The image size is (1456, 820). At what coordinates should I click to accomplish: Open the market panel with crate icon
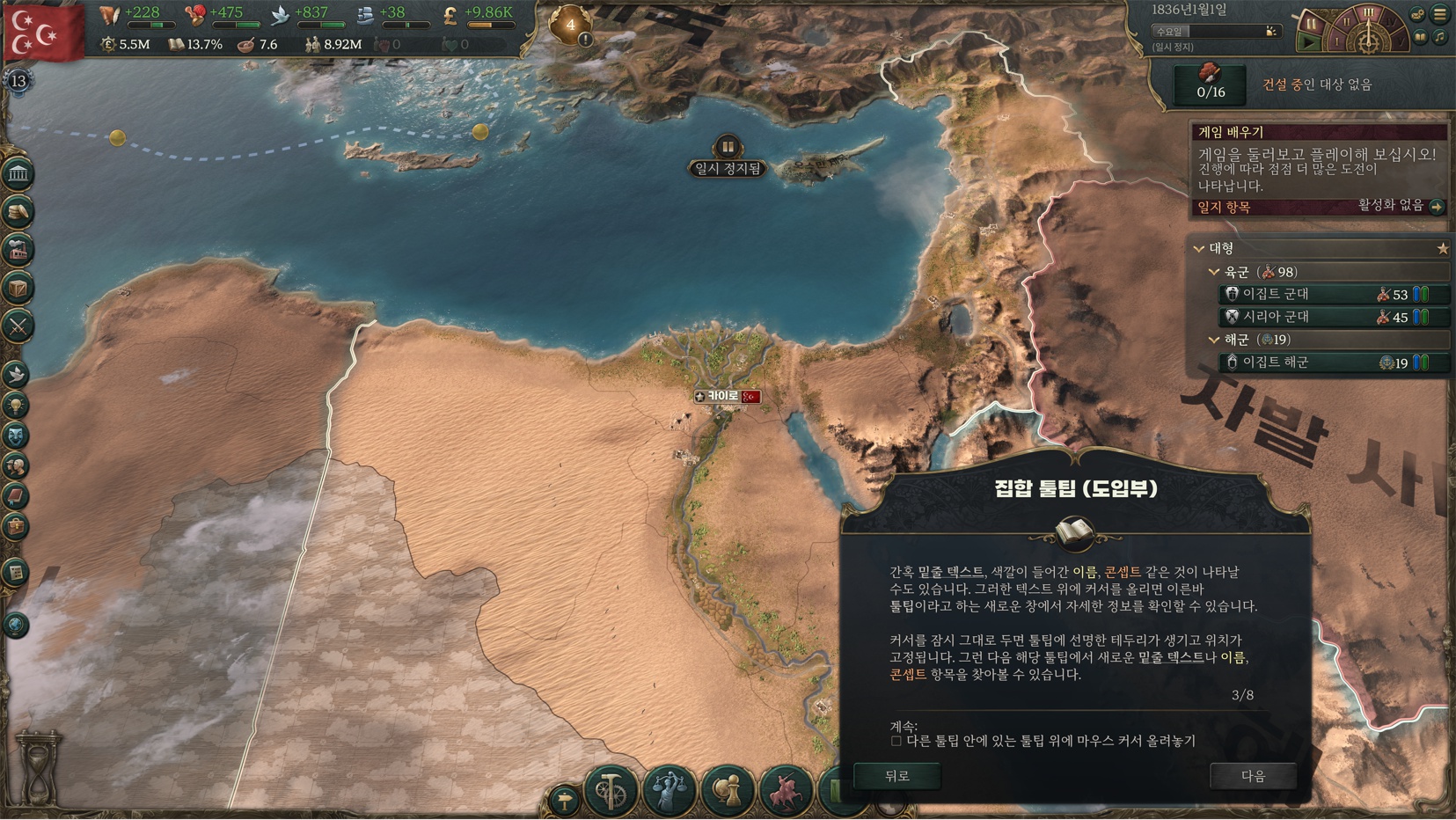[x=18, y=288]
